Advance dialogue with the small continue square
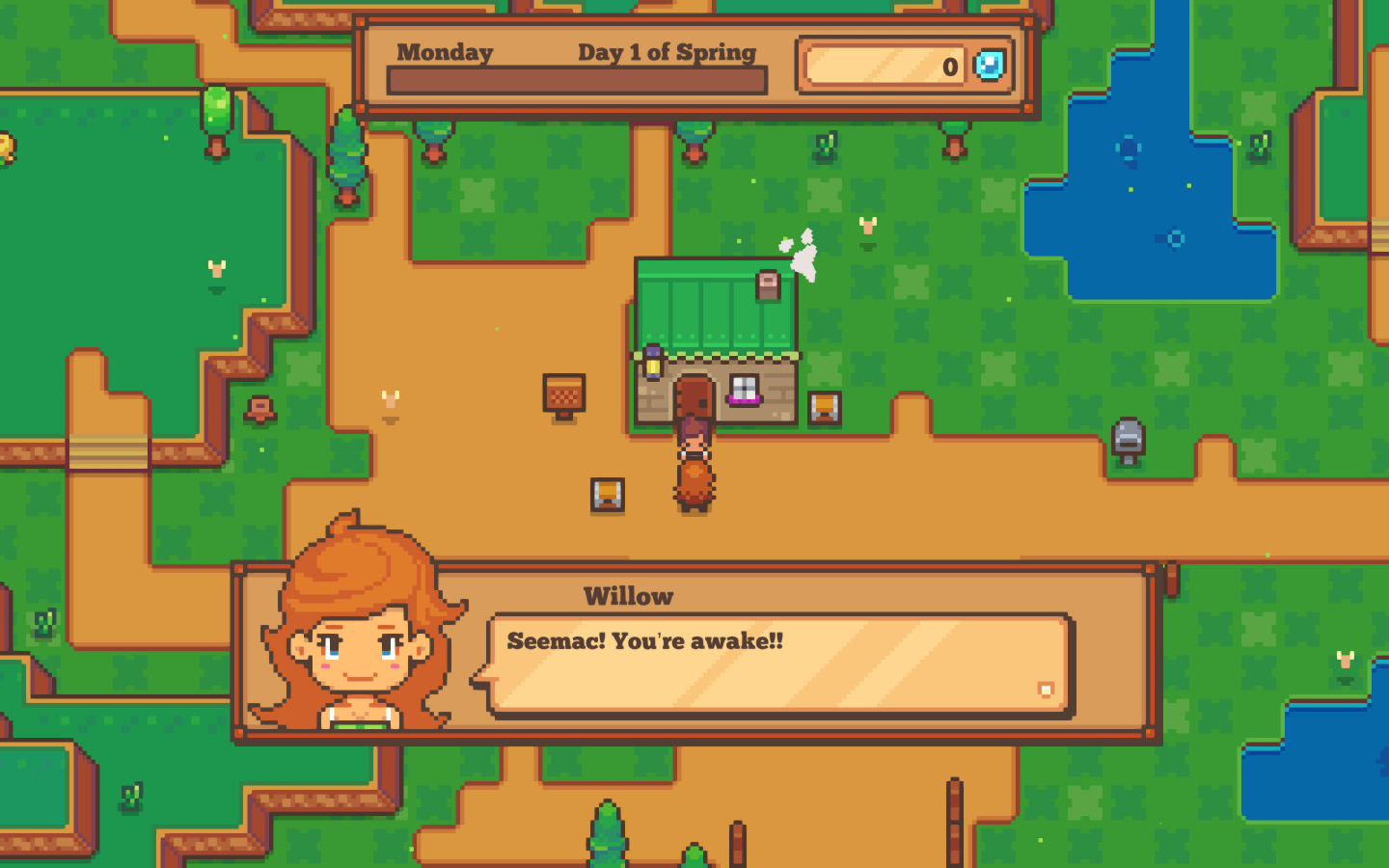This screenshot has width=1389, height=868. [x=1046, y=689]
